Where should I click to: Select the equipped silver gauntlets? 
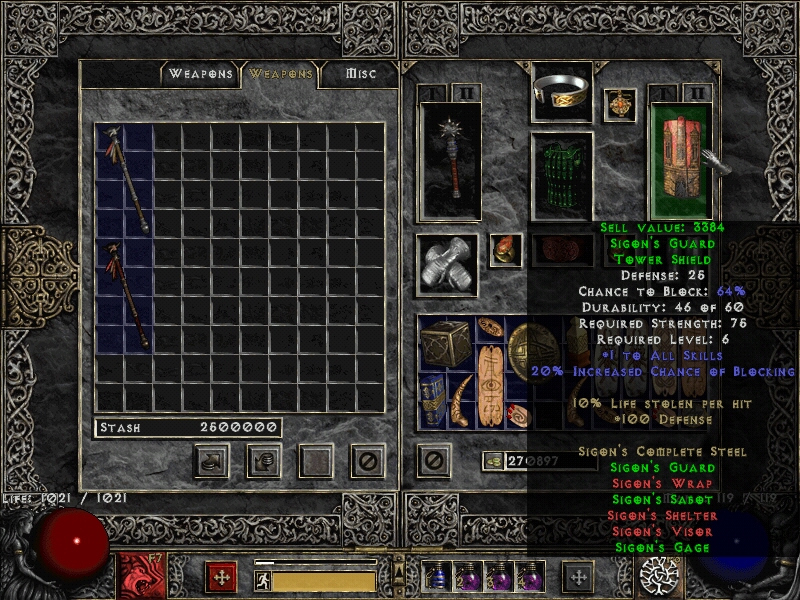tap(446, 265)
